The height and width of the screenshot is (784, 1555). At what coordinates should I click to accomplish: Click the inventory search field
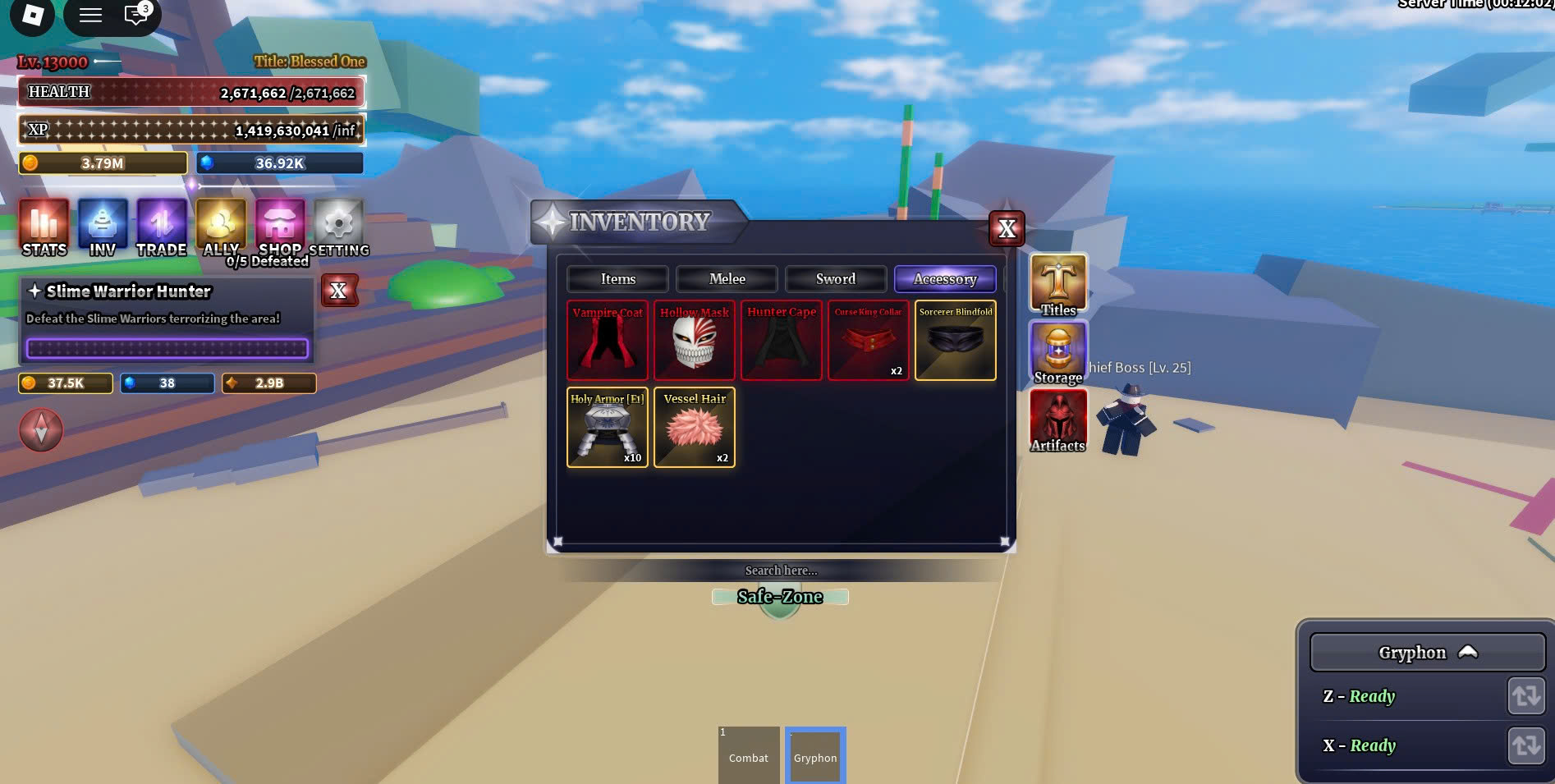pyautogui.click(x=781, y=571)
